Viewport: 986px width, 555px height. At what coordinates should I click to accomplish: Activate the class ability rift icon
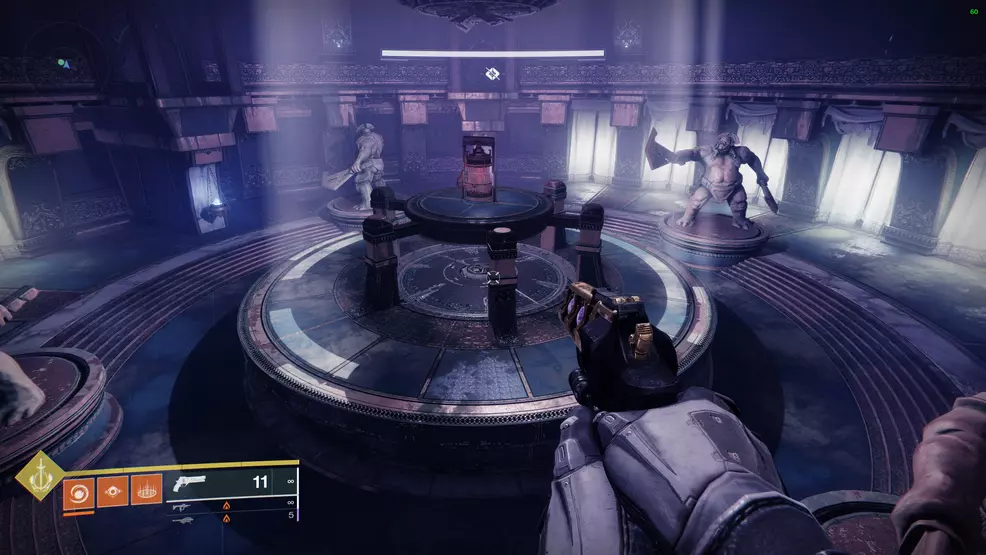146,492
